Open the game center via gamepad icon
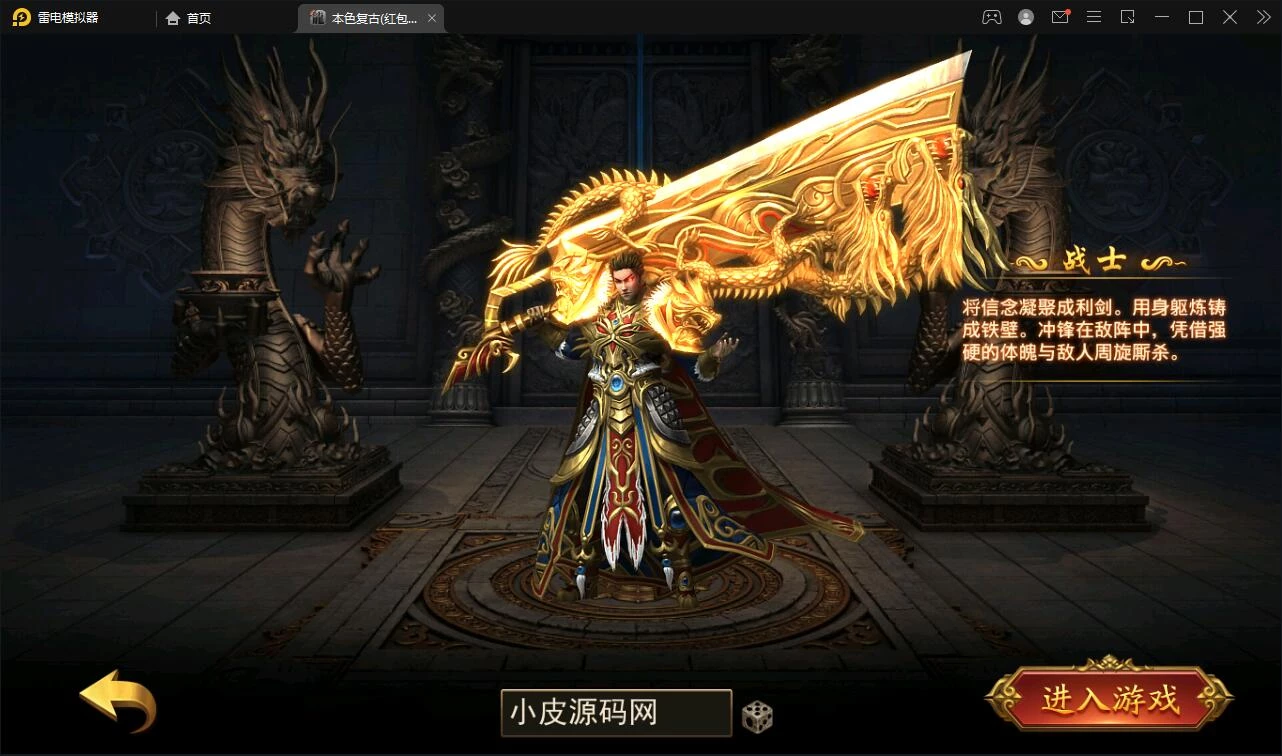This screenshot has width=1282, height=756. coord(991,17)
